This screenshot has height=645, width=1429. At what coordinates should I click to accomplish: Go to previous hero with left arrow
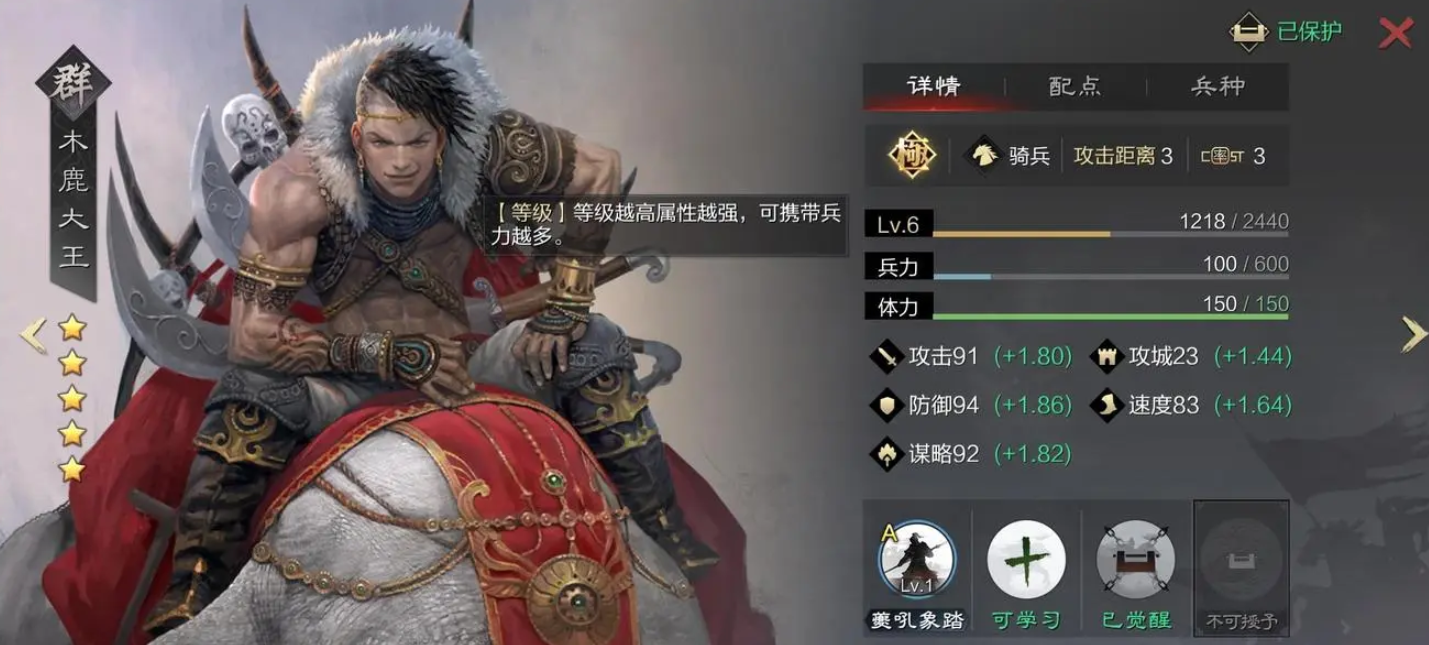33,336
